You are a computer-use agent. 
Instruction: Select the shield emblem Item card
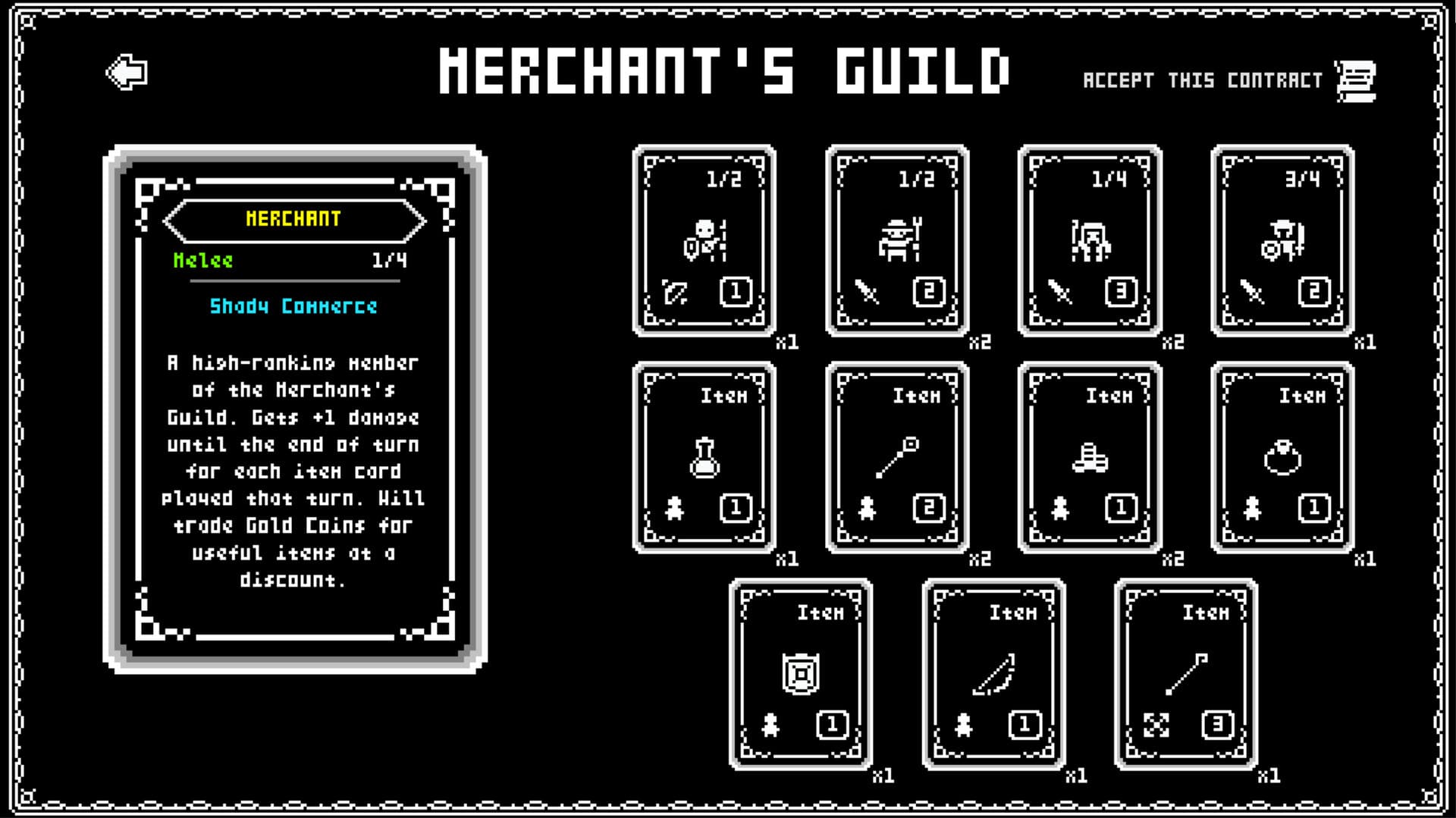pos(802,675)
